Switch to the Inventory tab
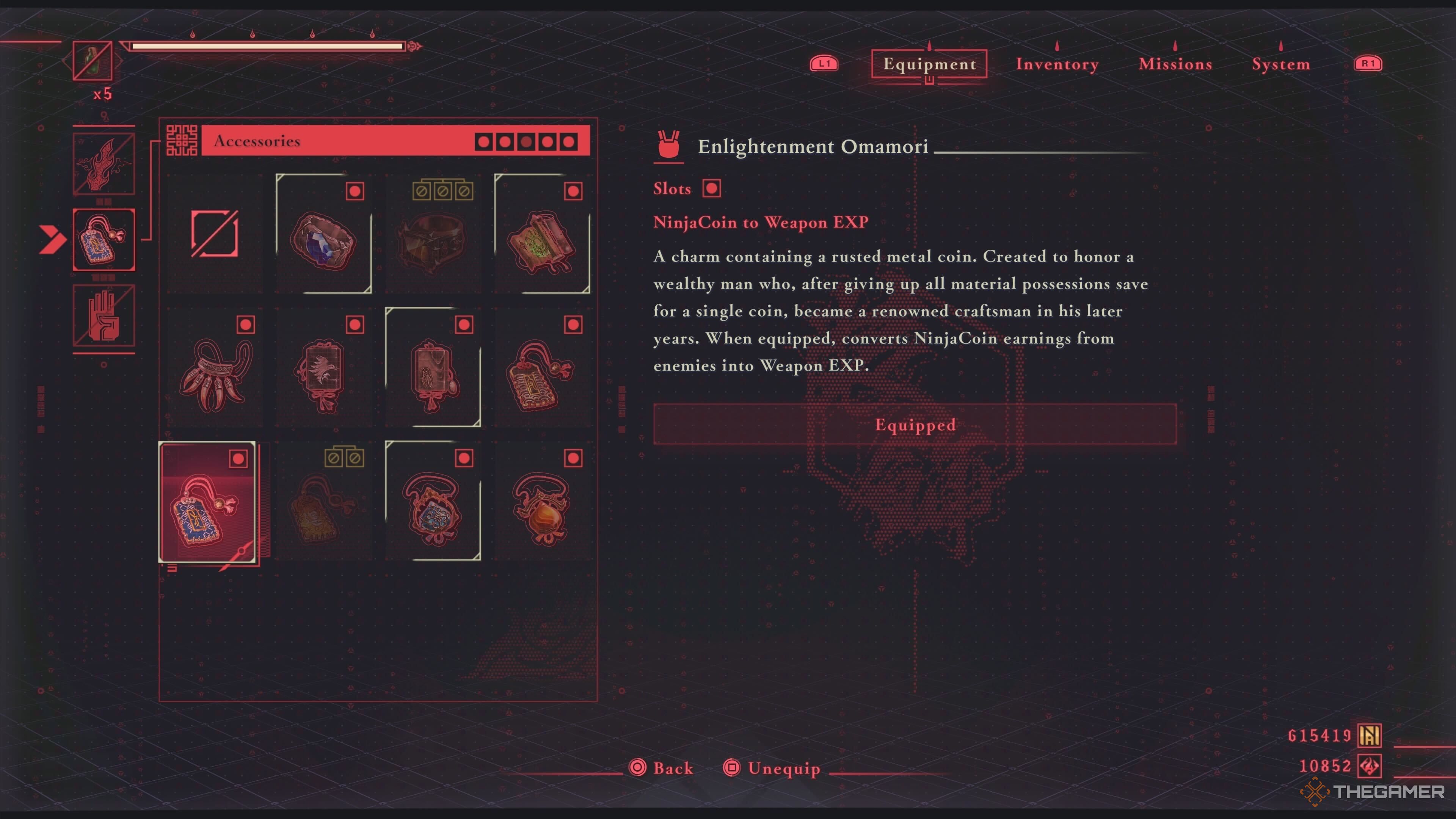This screenshot has height=819, width=1456. (1056, 64)
